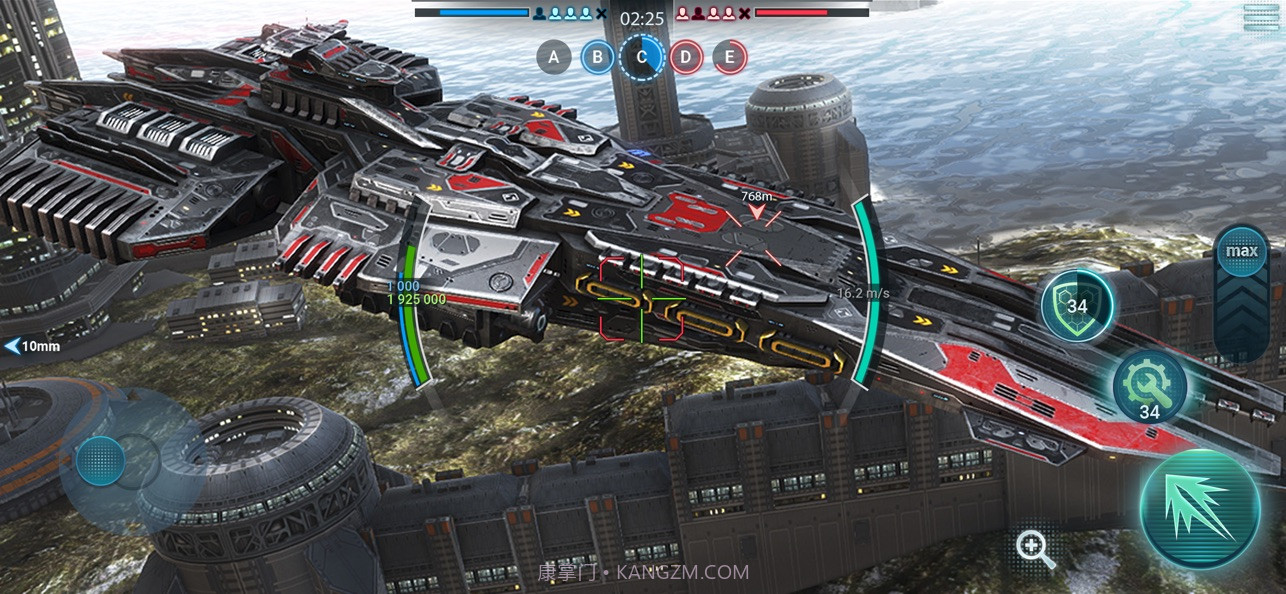1286x594 pixels.
Task: Select capture point E
Action: (730, 57)
